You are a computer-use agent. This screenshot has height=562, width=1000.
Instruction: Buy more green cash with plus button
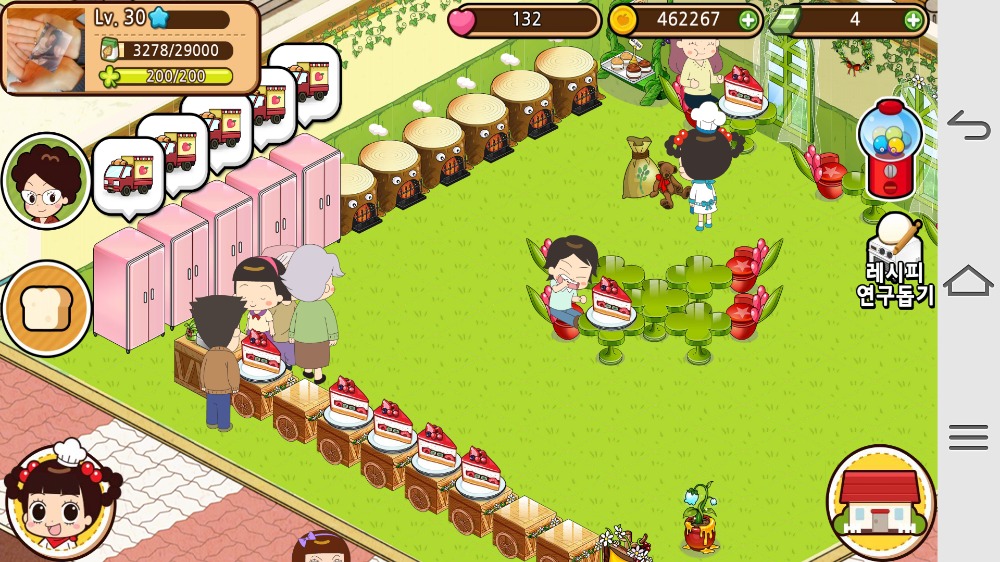point(913,19)
